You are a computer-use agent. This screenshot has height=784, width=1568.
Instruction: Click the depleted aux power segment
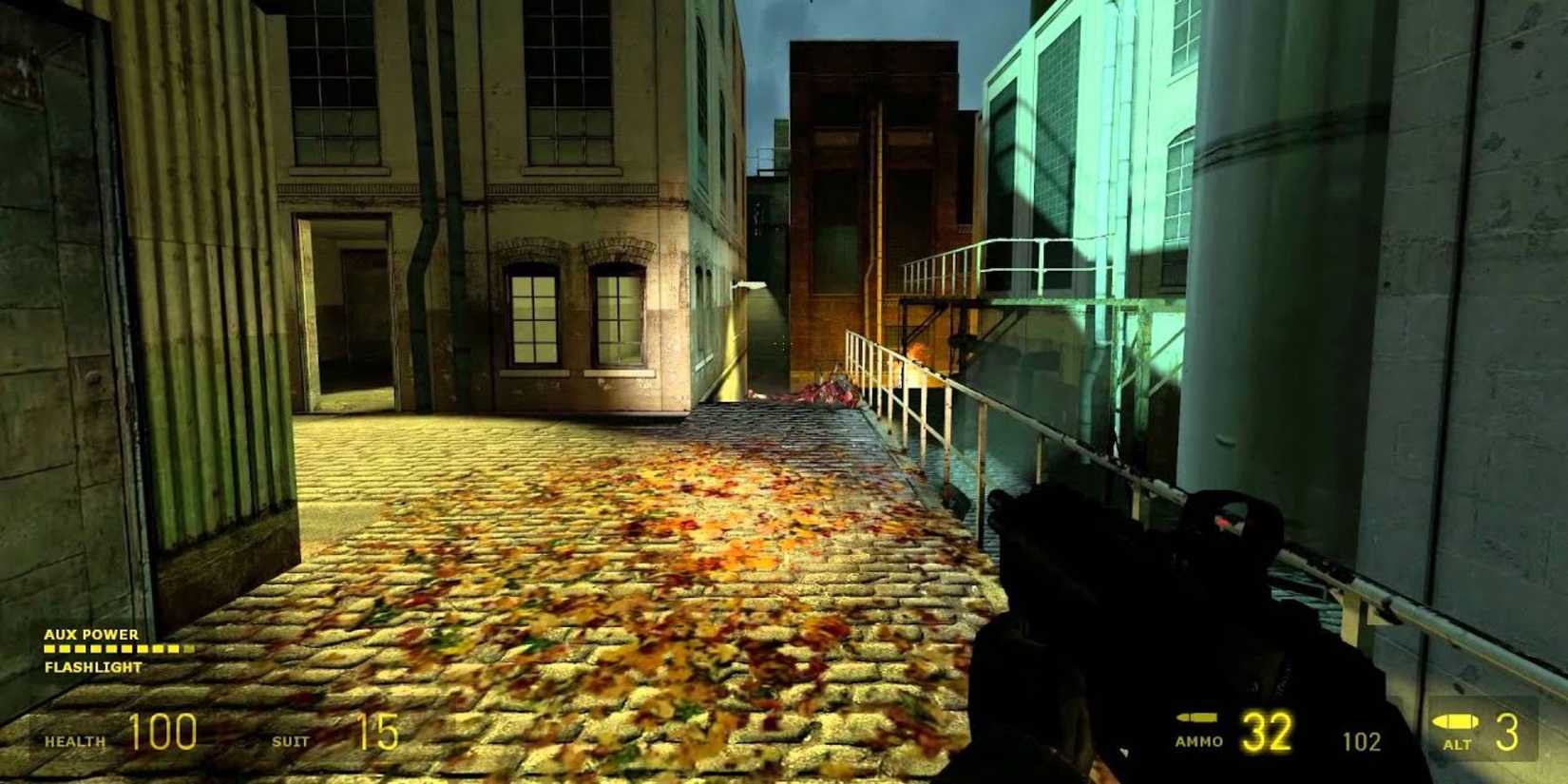click(x=188, y=648)
